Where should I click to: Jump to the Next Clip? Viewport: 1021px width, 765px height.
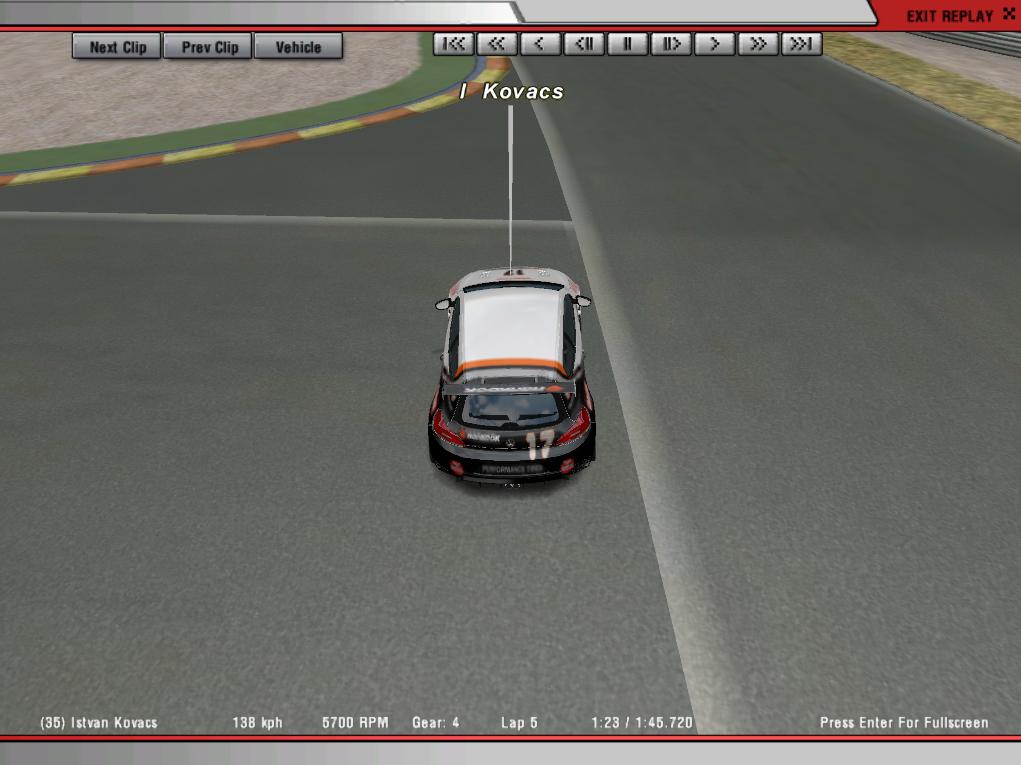click(117, 47)
